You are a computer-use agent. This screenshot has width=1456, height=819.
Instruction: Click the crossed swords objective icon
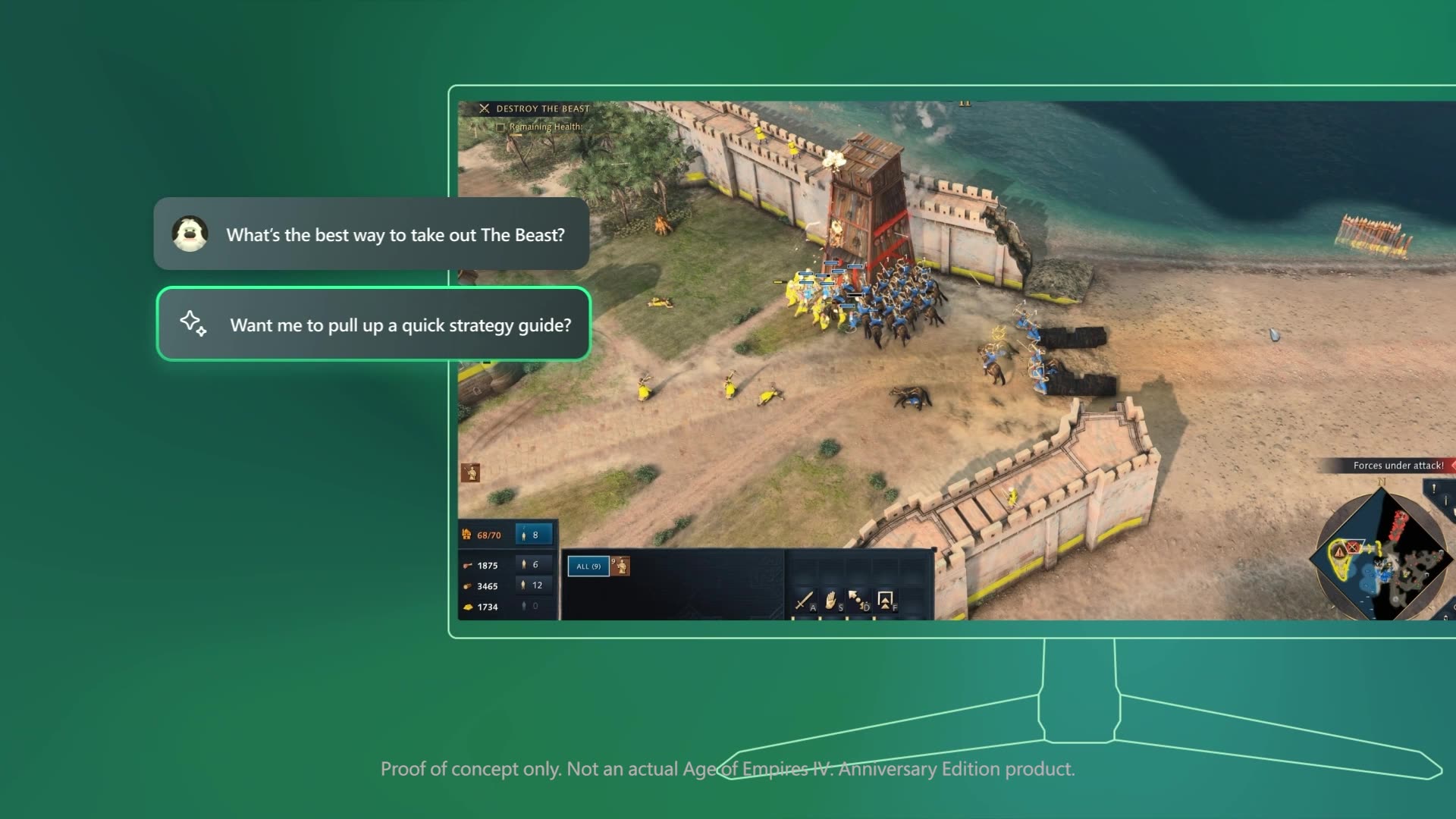(485, 108)
